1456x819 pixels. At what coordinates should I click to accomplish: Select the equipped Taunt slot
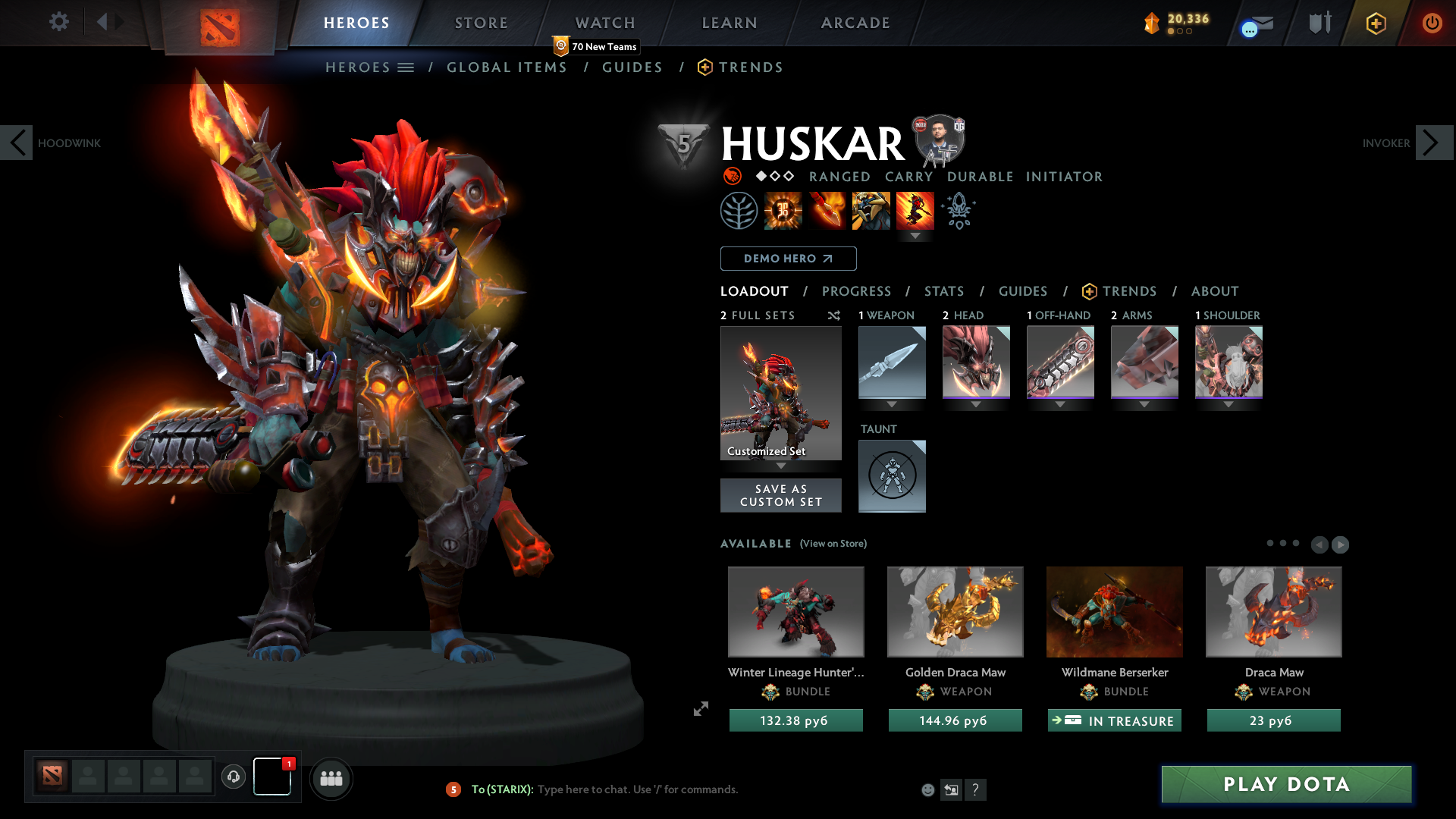[x=892, y=475]
